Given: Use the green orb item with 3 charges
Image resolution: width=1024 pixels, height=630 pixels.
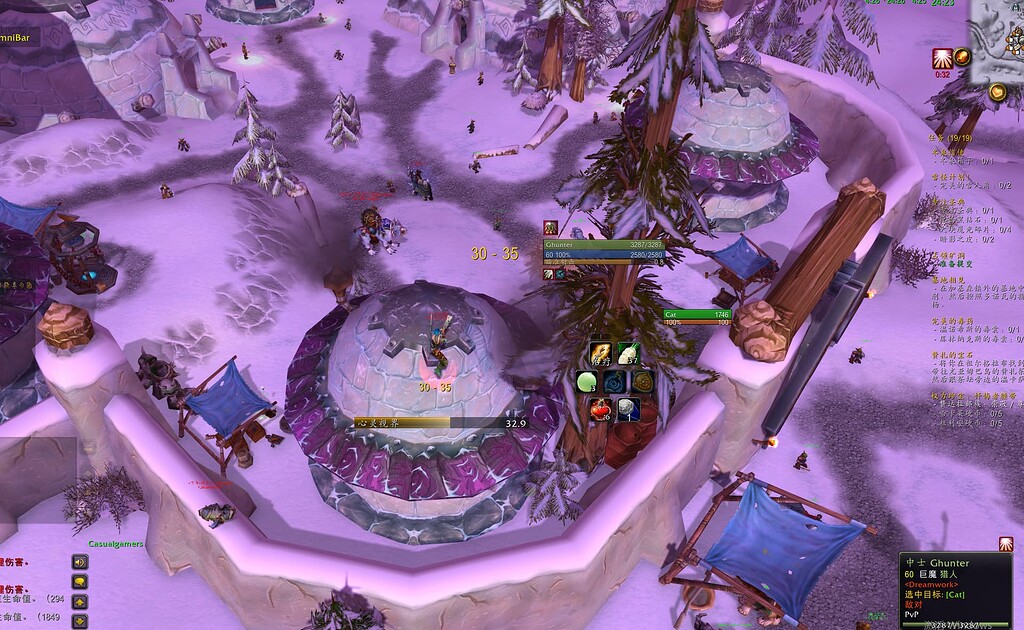Looking at the screenshot, I should 587,382.
